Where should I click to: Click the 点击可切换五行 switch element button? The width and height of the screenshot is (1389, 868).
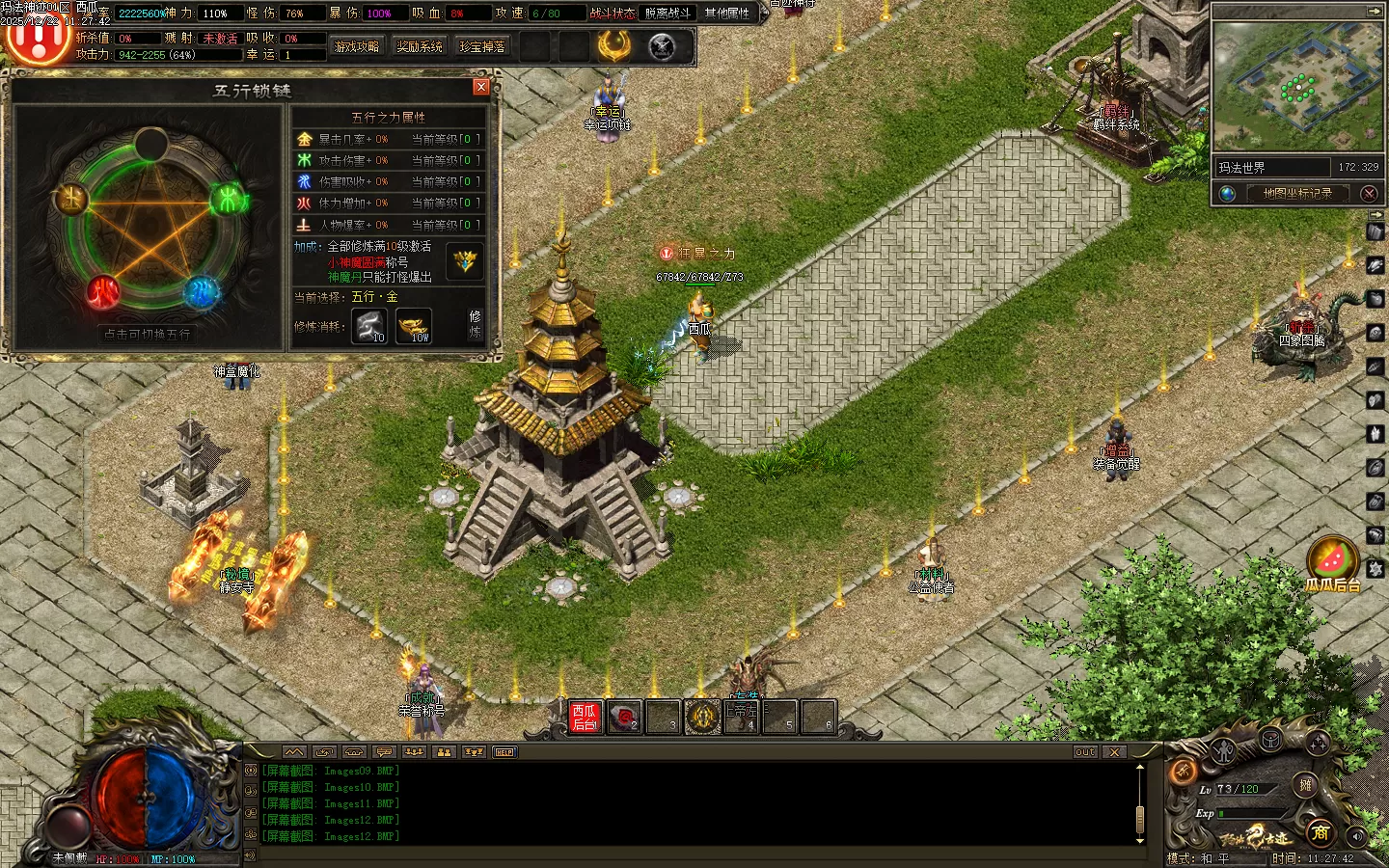[x=148, y=334]
